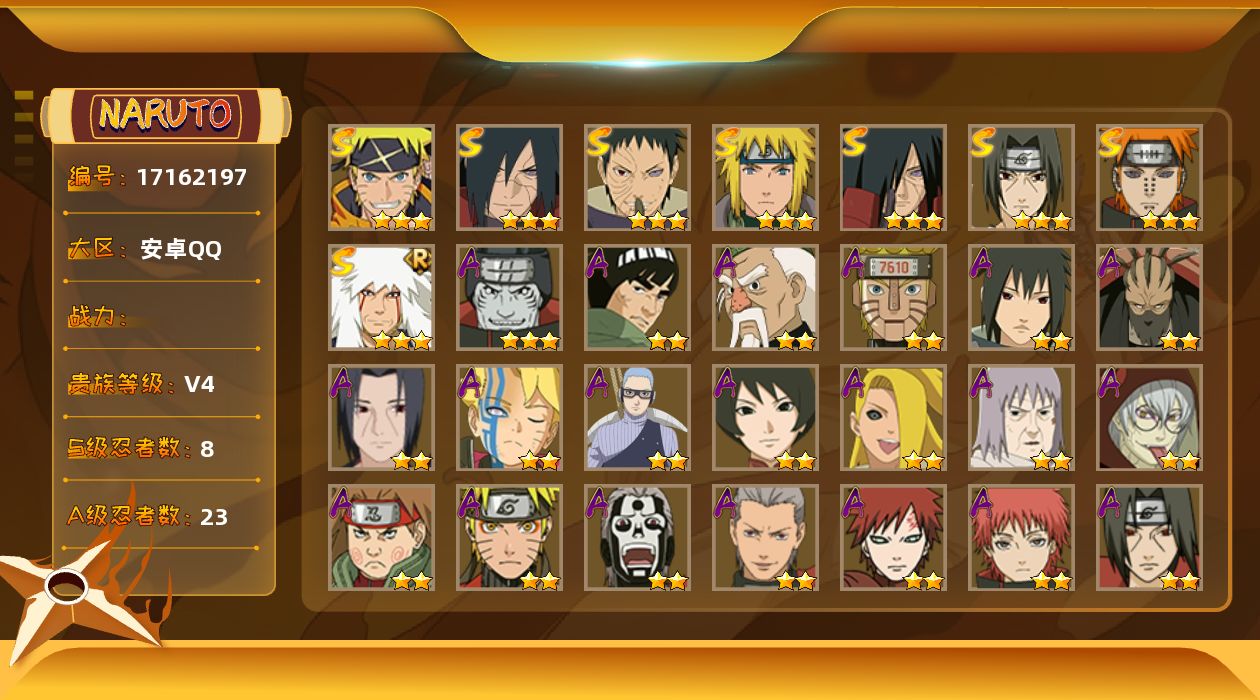Select the S-rank Naruto with black headband
Screen dimensions: 1260x700
point(381,177)
